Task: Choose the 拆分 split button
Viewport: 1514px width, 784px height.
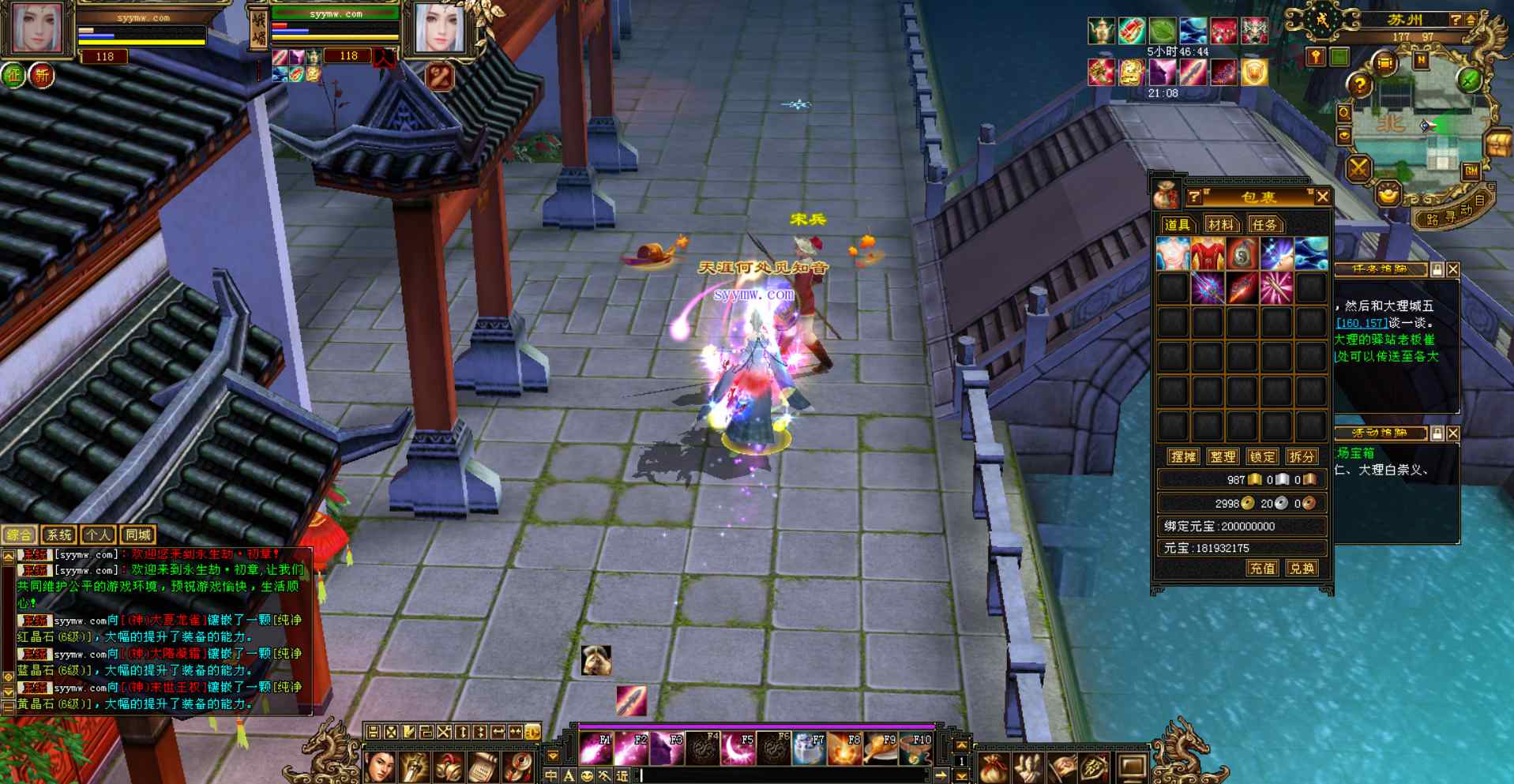Action: click(1301, 456)
